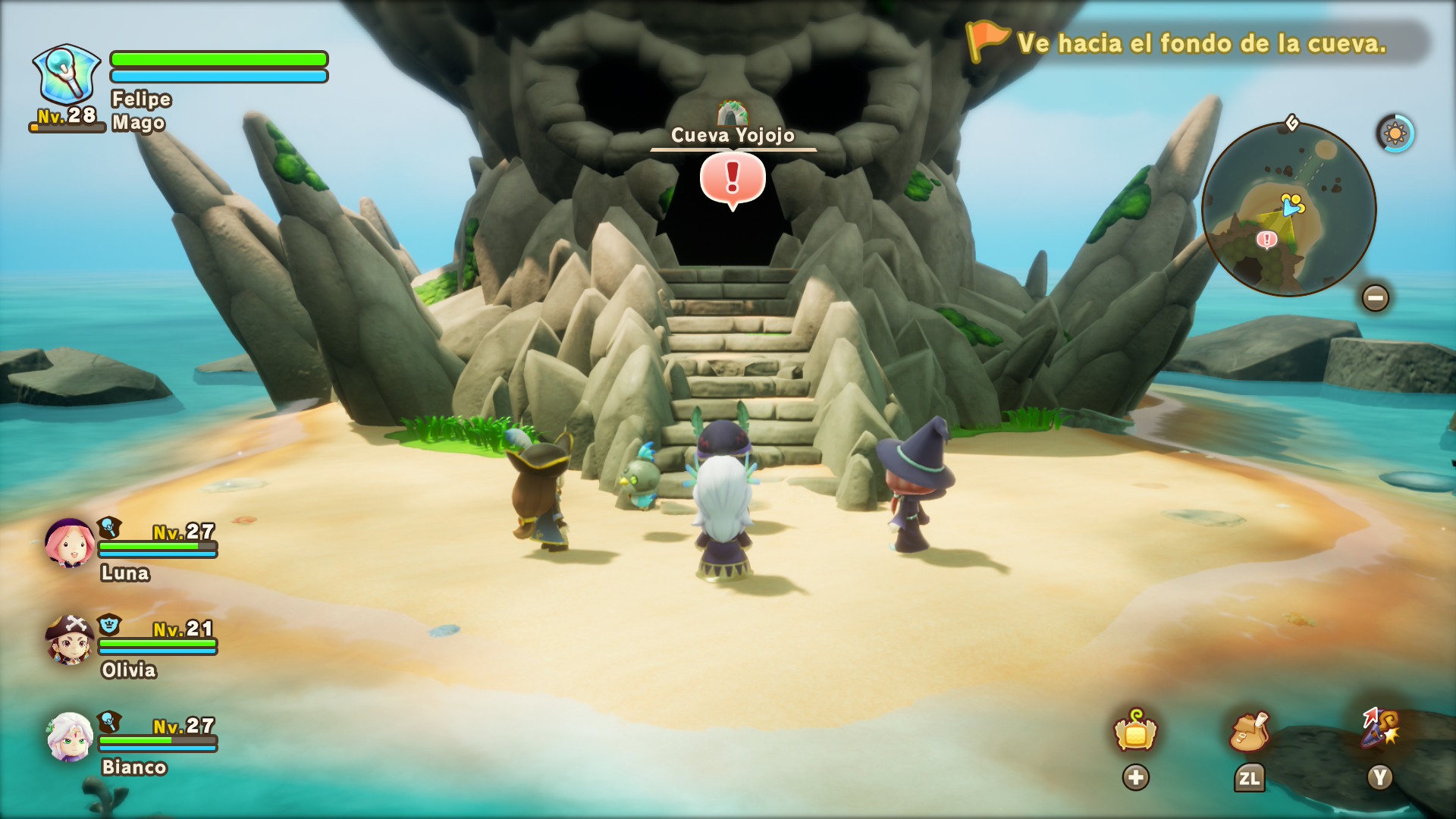Open the item bag icon
Screen dimensions: 1456x819
click(1249, 732)
